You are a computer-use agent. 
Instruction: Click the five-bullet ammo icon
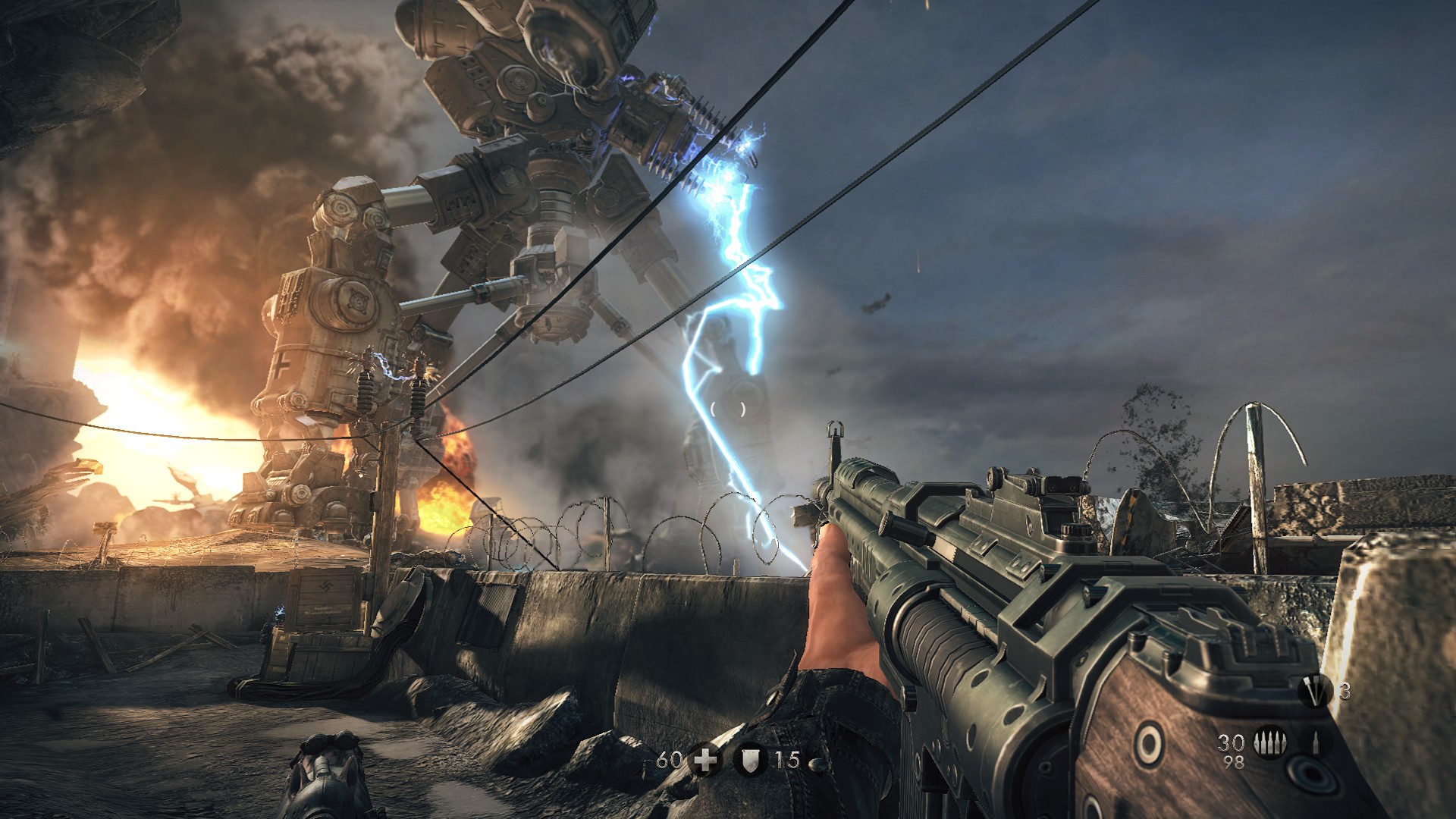point(1270,742)
